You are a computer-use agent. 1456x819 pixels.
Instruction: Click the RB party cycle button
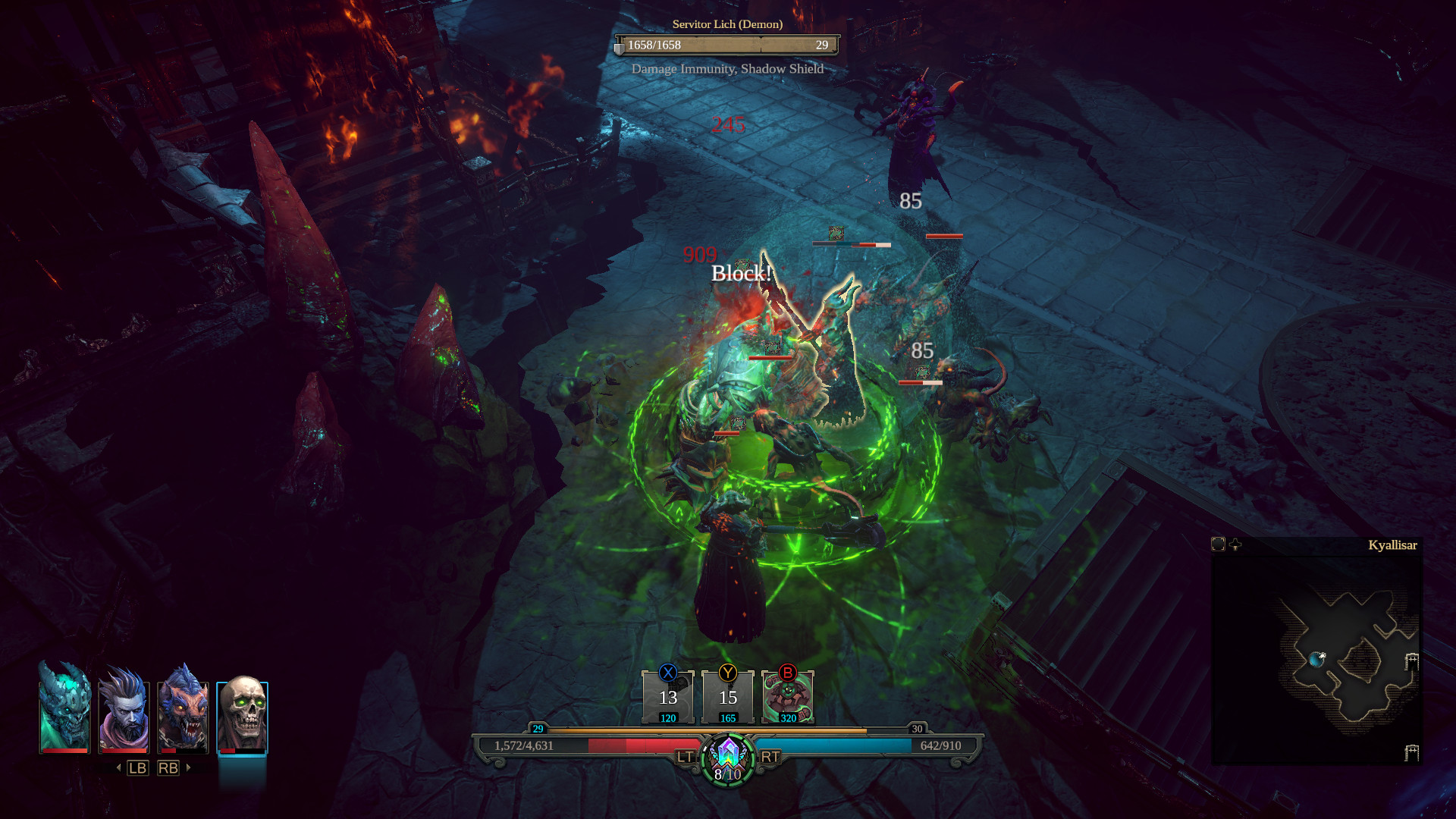pos(168,767)
